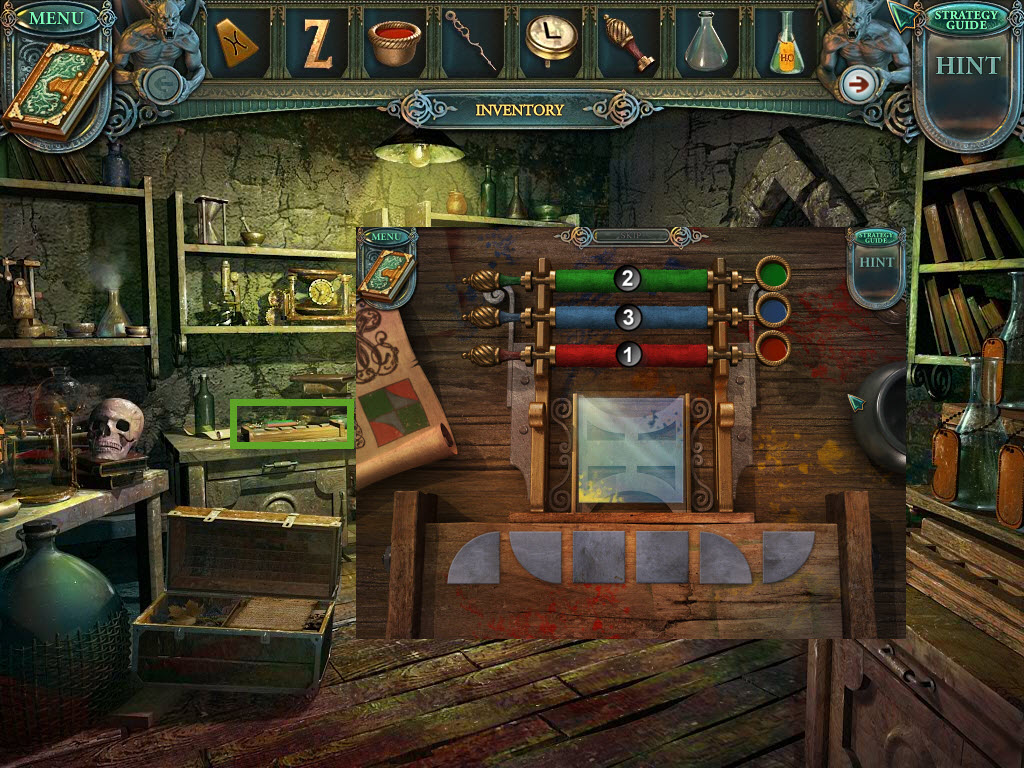The width and height of the screenshot is (1024, 768).
Task: Choose the orange HO flask
Action: pos(786,45)
